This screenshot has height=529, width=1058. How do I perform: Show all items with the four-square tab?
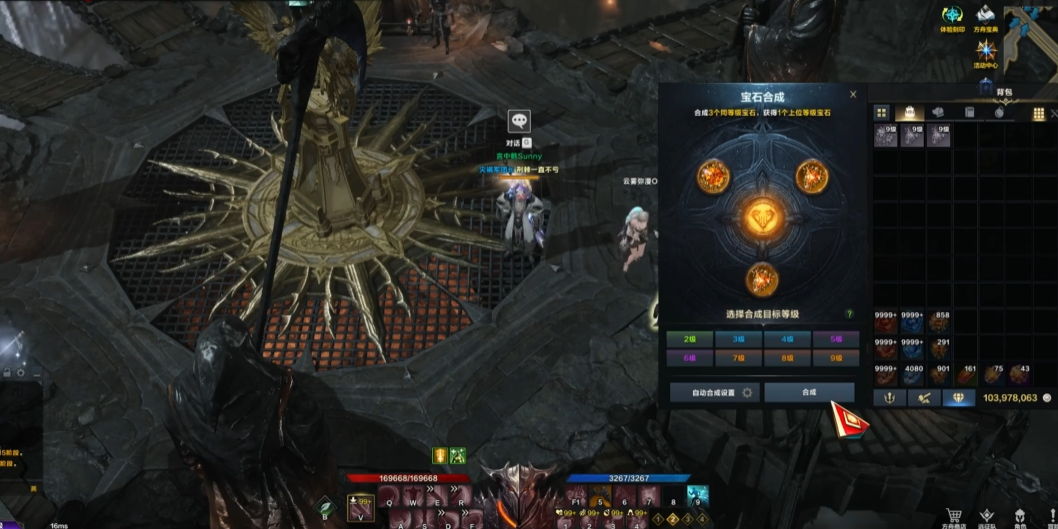tap(882, 113)
